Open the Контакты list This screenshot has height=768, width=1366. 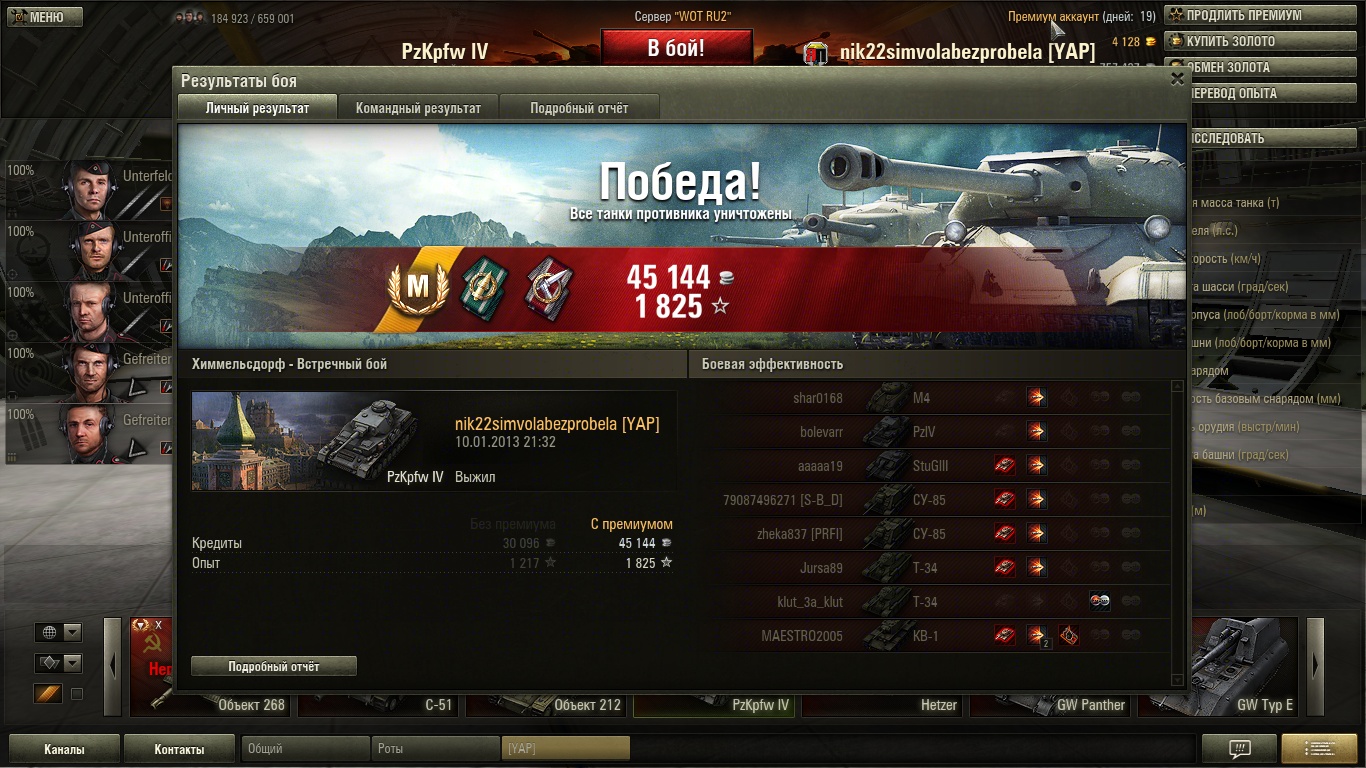click(x=179, y=749)
